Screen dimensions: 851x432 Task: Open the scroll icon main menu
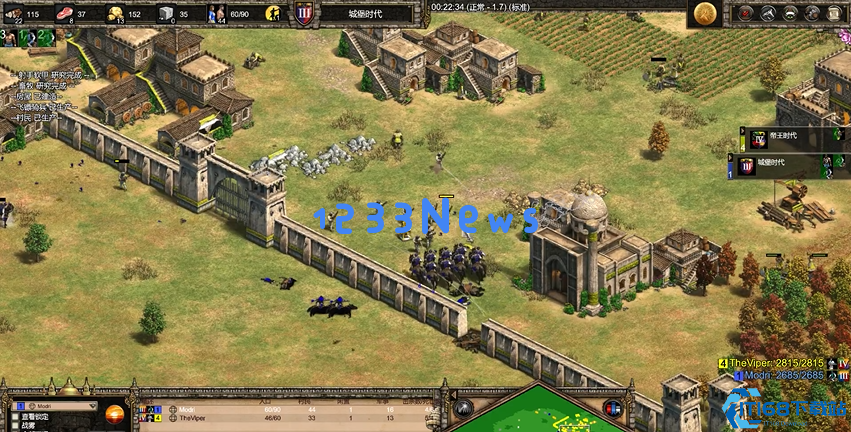(x=834, y=12)
